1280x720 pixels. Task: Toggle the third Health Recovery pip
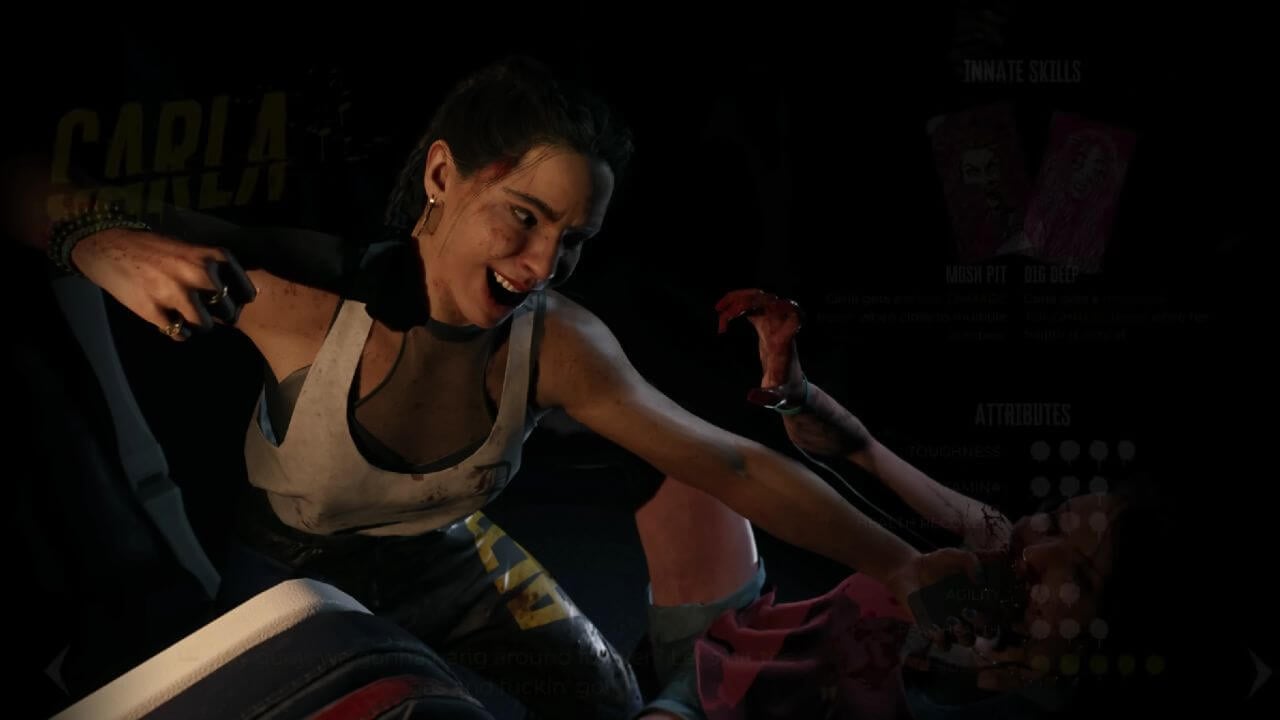(1099, 522)
